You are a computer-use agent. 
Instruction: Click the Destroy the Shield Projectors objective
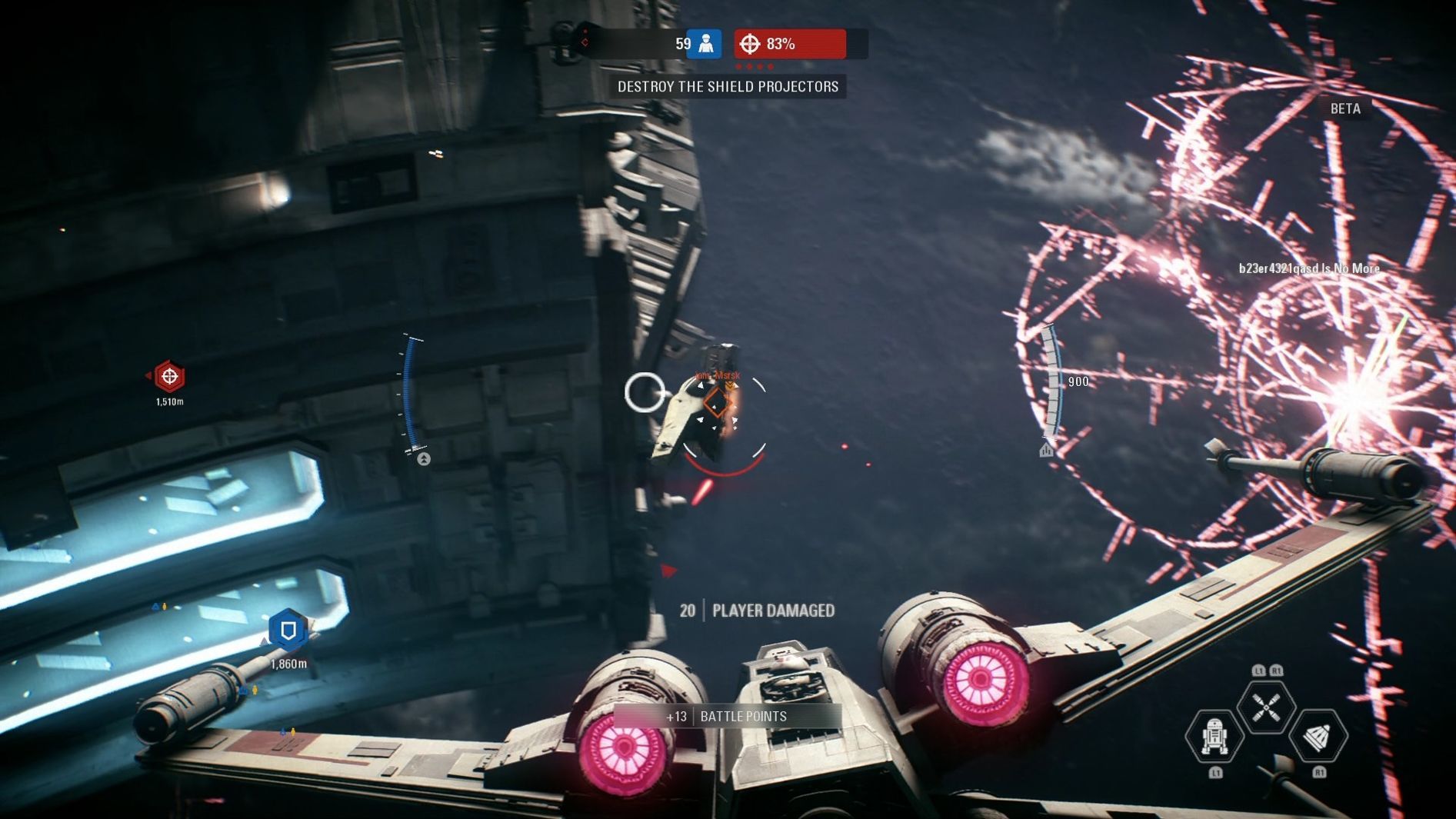pyautogui.click(x=728, y=87)
